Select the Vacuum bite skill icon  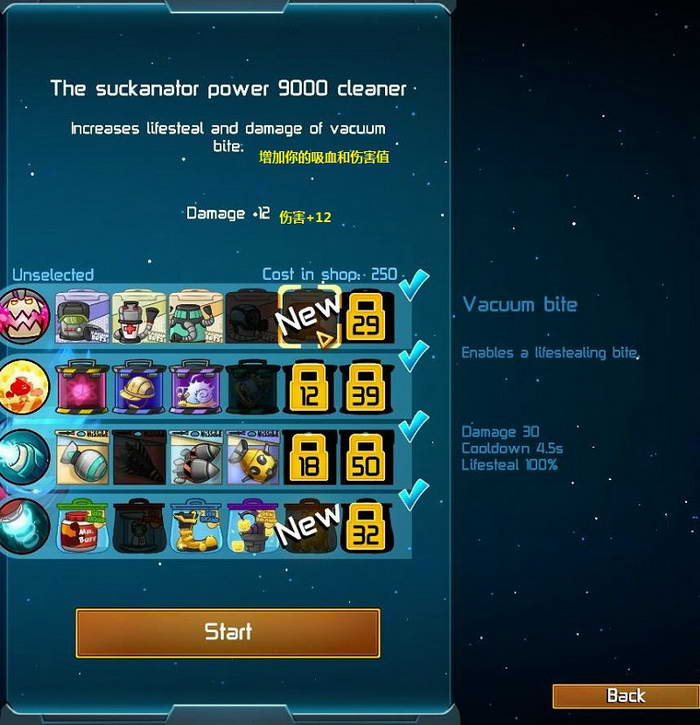tap(25, 316)
